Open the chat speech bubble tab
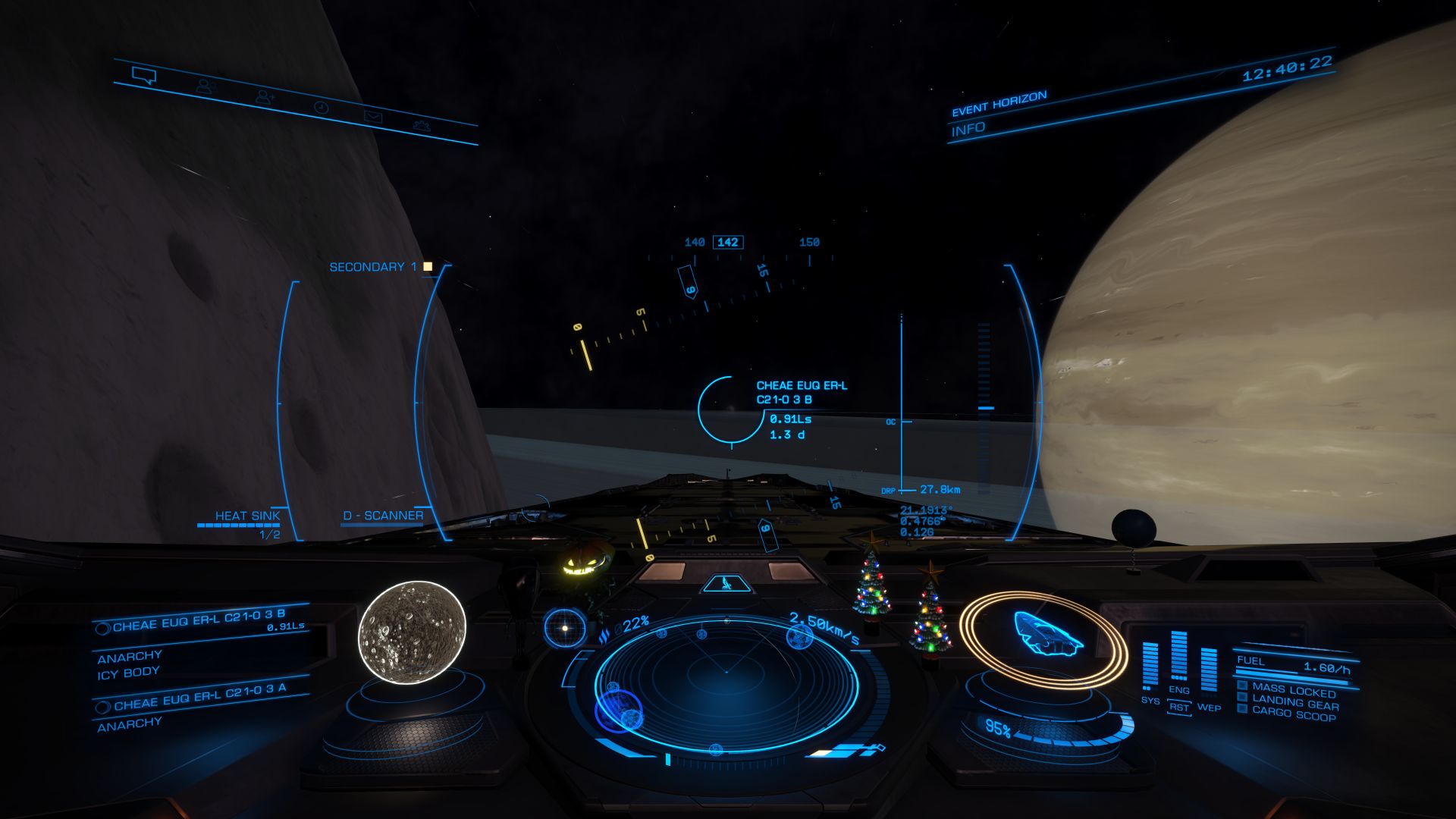This screenshot has height=819, width=1456. coord(143,75)
